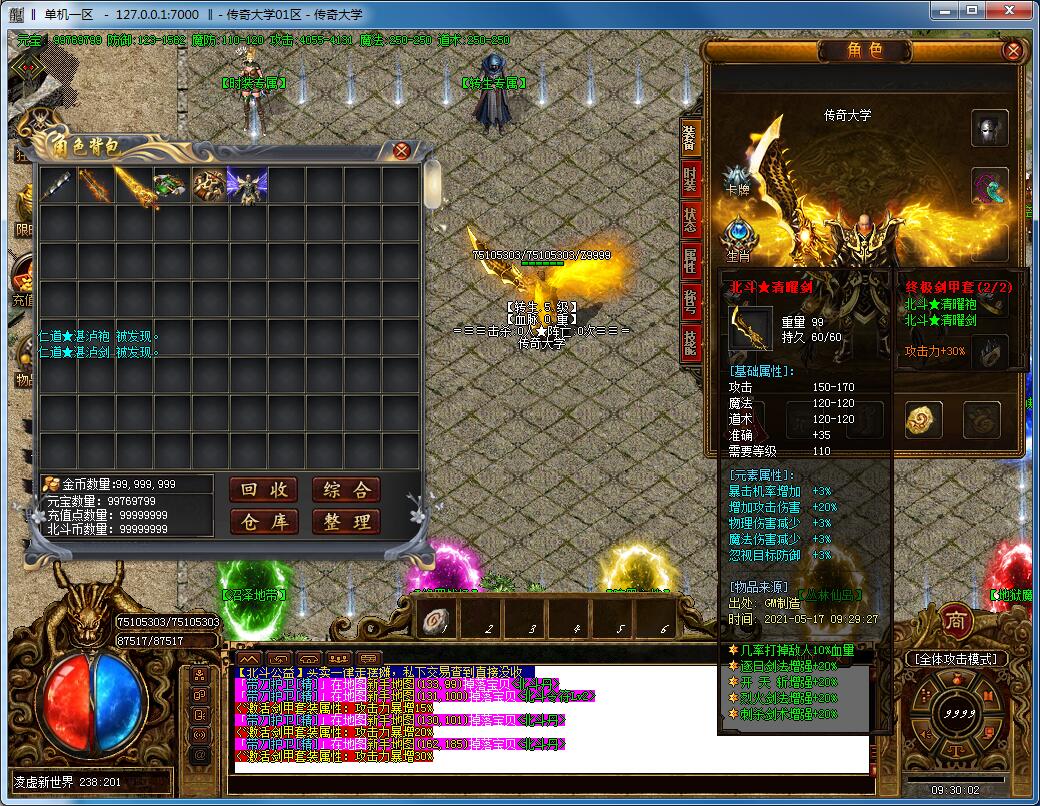The width and height of the screenshot is (1040, 806).
Task: Open the 商 shop button
Action: [x=957, y=619]
